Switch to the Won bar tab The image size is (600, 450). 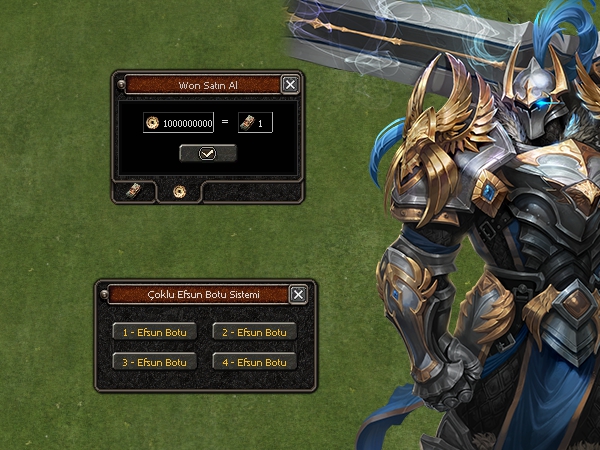(133, 190)
